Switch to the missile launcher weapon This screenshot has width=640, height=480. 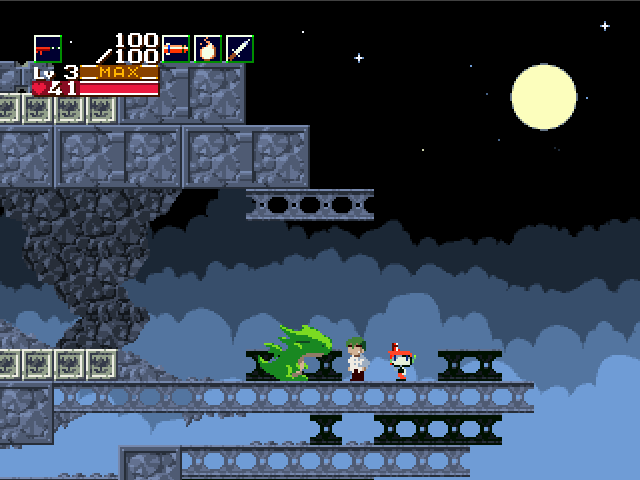(x=176, y=49)
